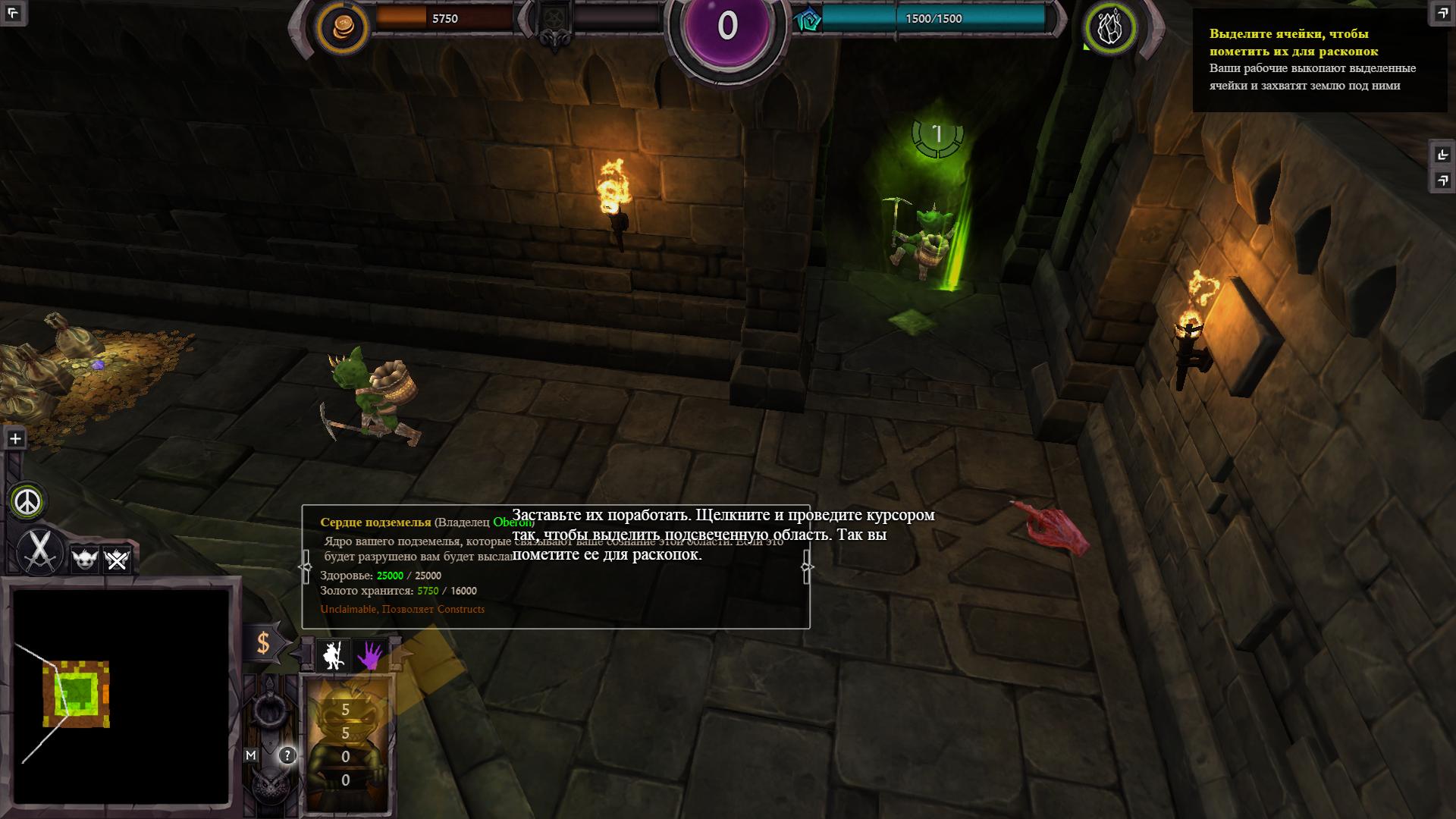Open the dollar sign gold panel

[263, 643]
